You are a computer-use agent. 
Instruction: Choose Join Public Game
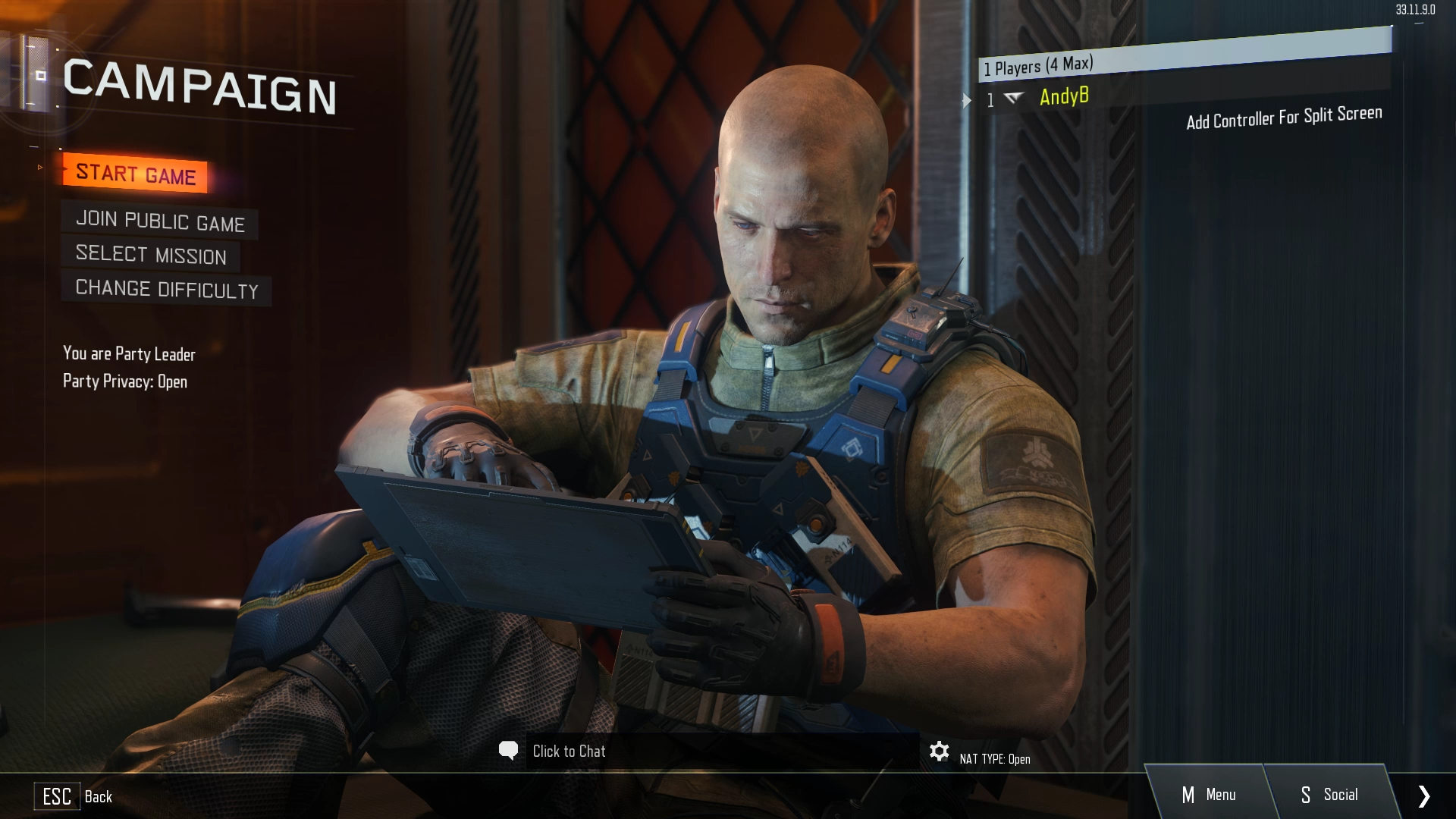pos(160,221)
